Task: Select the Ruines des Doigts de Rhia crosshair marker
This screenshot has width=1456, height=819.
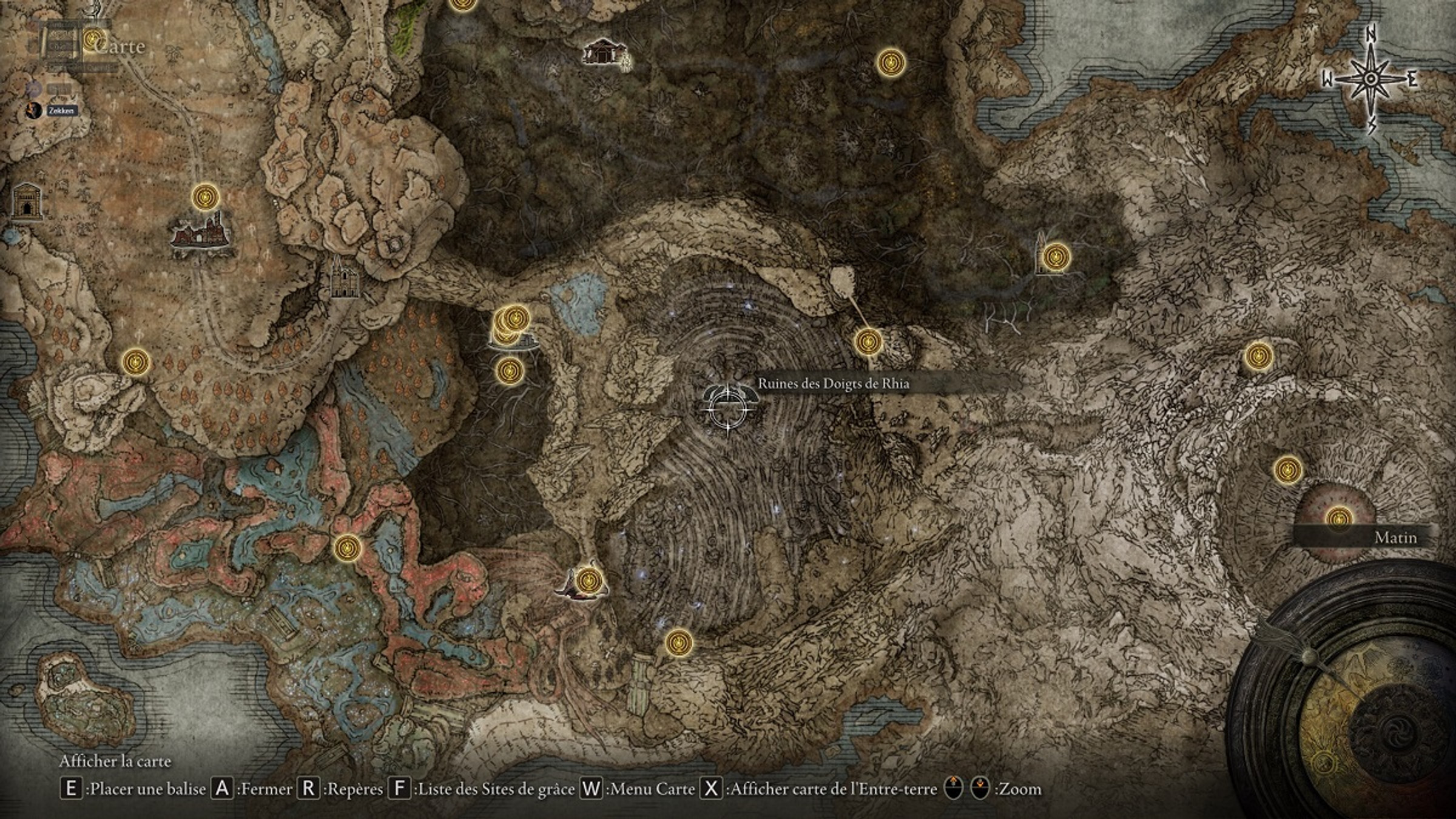Action: pos(729,407)
